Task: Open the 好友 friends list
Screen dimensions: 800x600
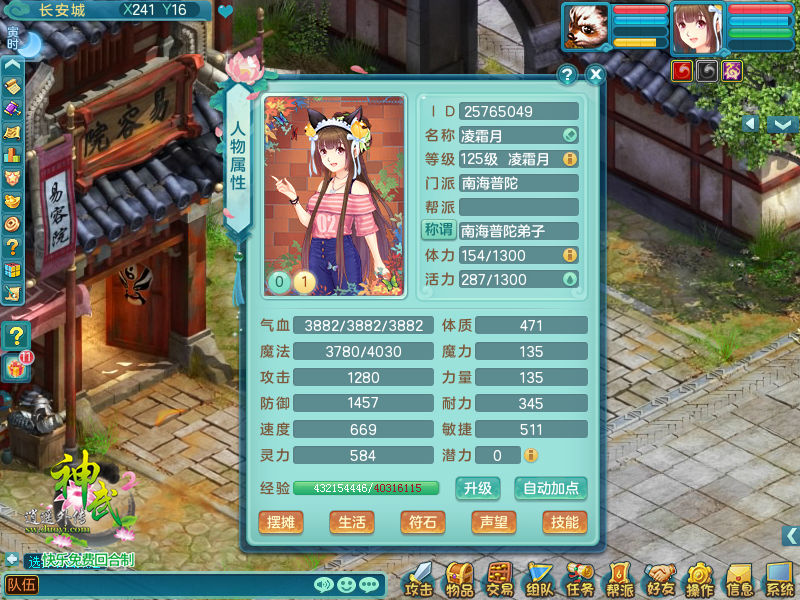Action: coord(660,580)
